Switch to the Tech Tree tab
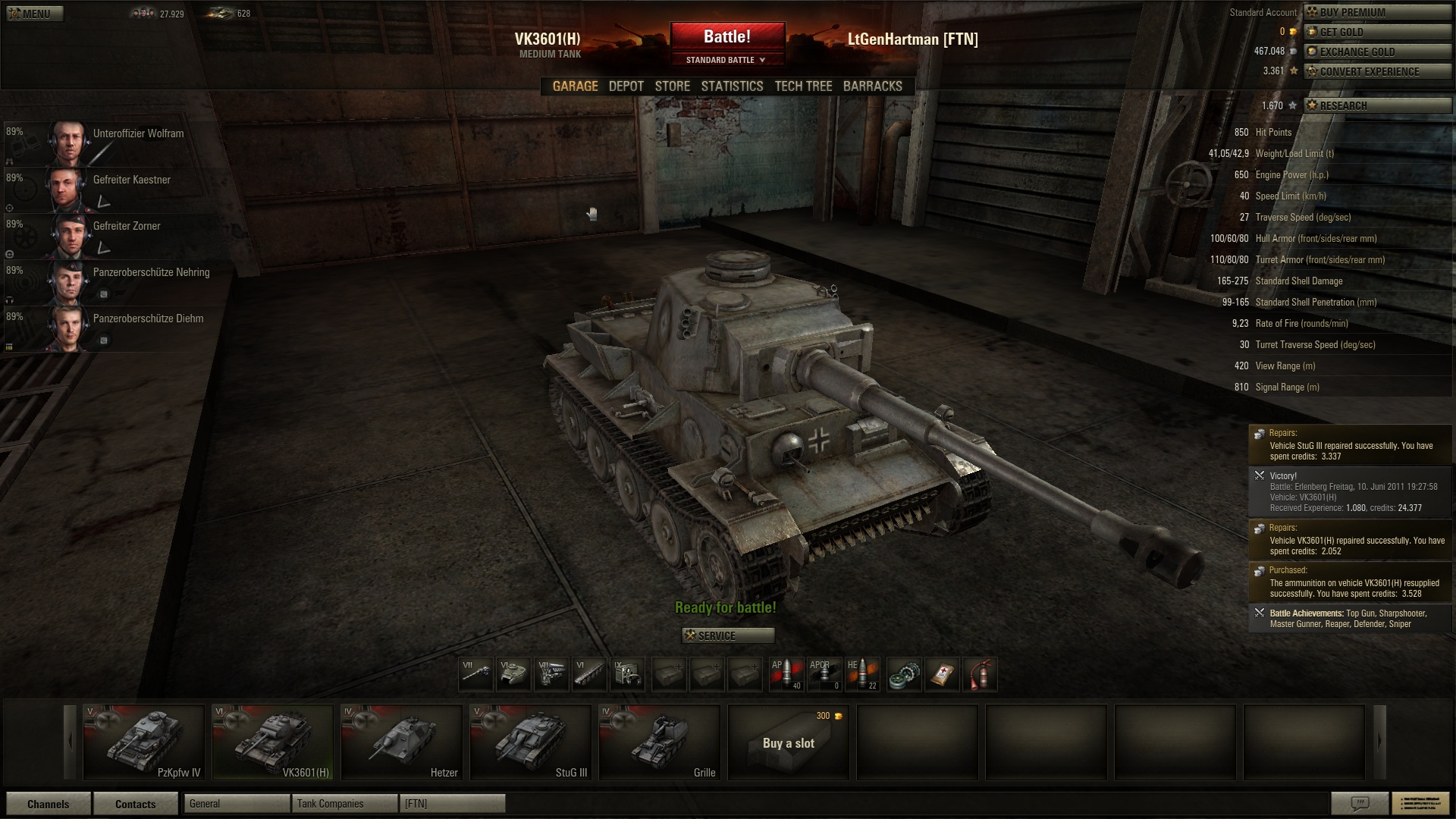The width and height of the screenshot is (1456, 819). pos(803,86)
